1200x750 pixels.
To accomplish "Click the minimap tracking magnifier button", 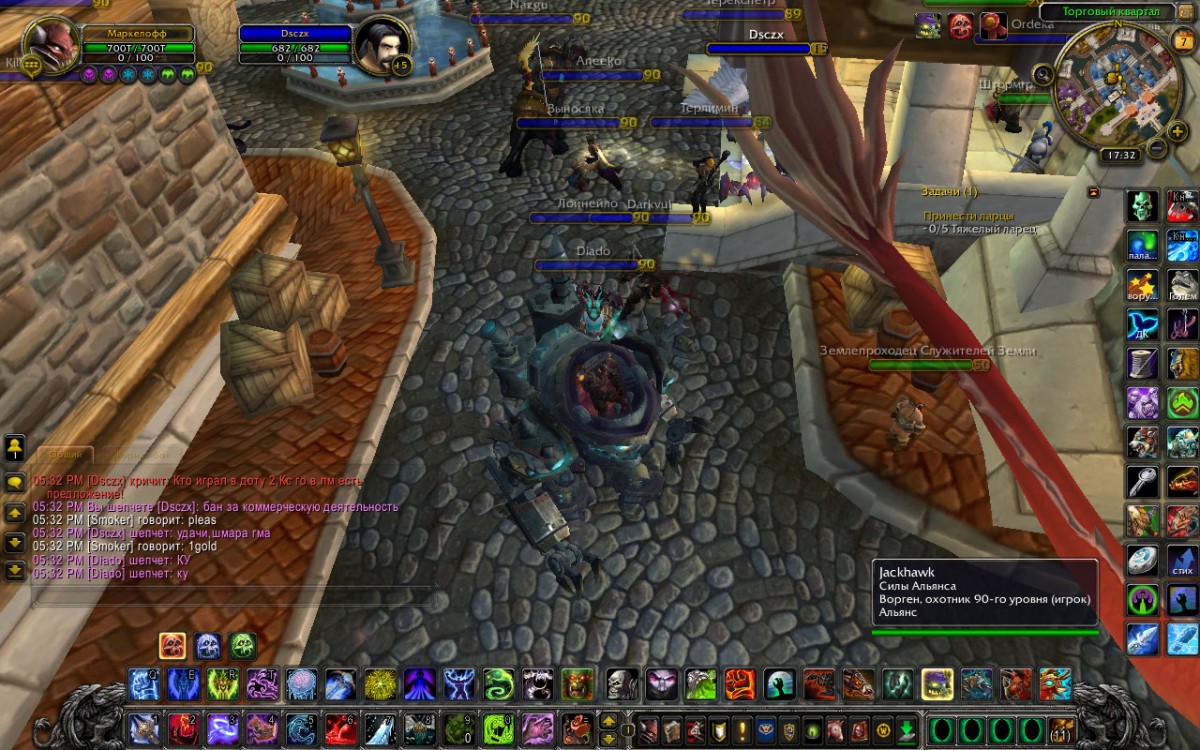I will click(x=1044, y=73).
